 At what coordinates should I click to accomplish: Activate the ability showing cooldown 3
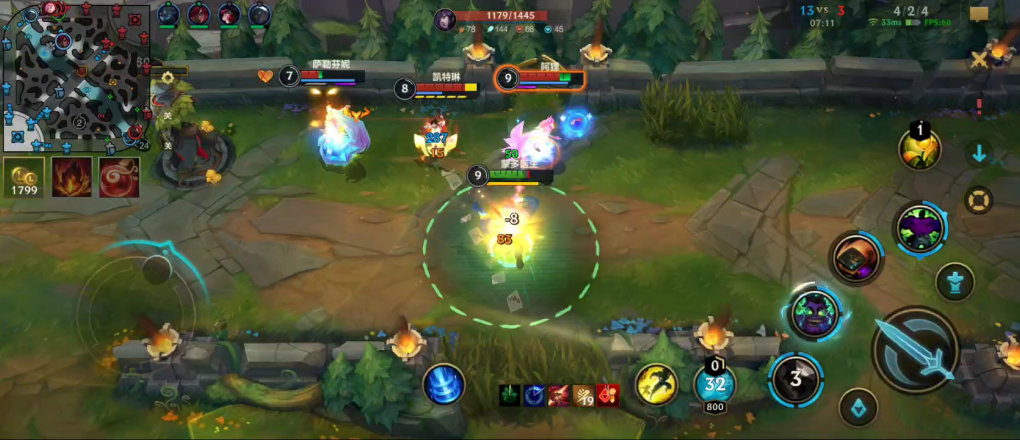tap(796, 380)
